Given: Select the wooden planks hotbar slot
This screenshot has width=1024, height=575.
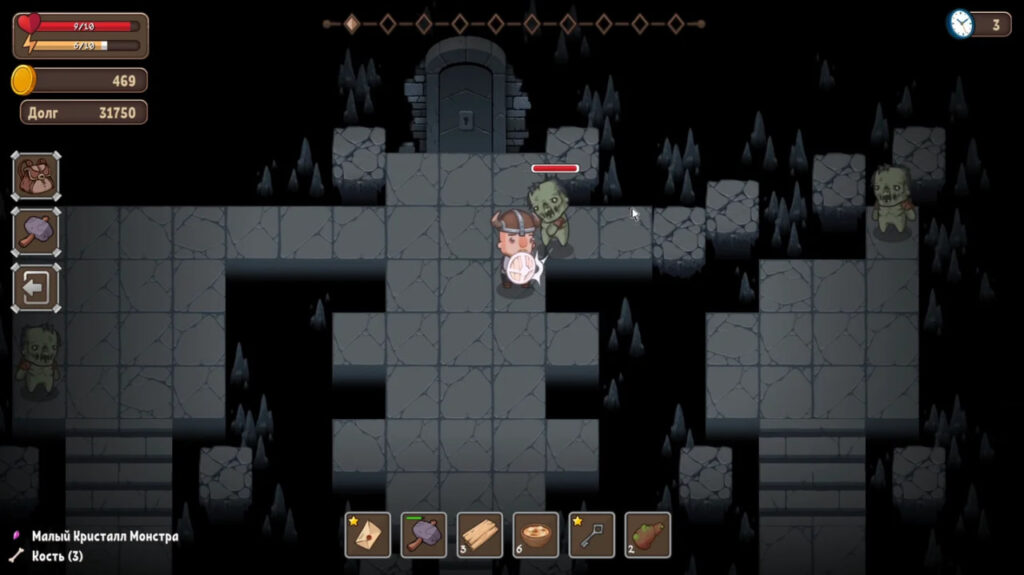Looking at the screenshot, I should (x=480, y=534).
